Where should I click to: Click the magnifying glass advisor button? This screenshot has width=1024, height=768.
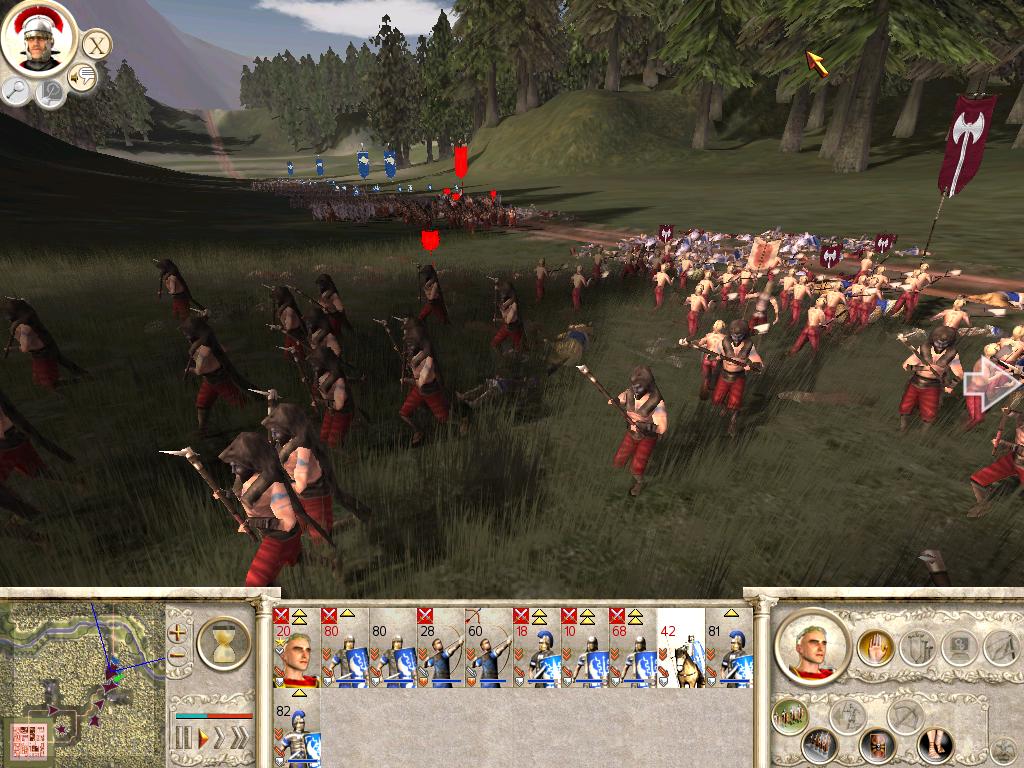[x=16, y=92]
